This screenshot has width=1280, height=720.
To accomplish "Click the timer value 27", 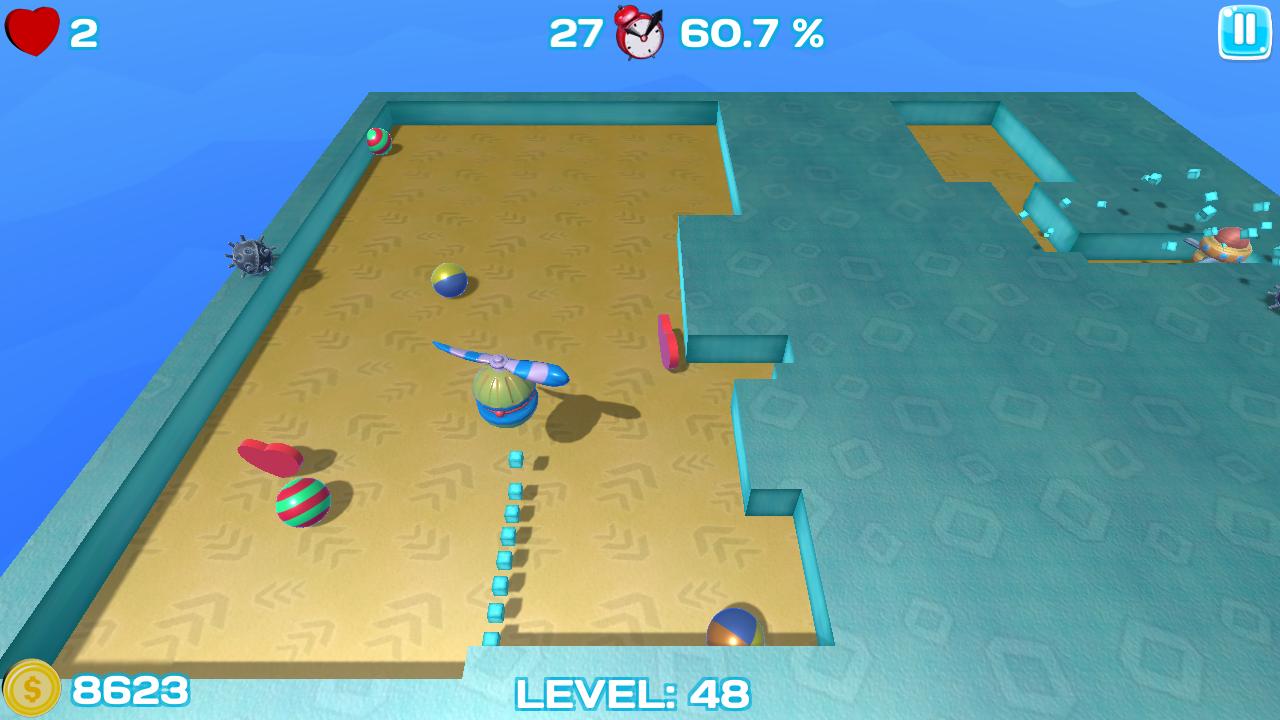I will (575, 33).
